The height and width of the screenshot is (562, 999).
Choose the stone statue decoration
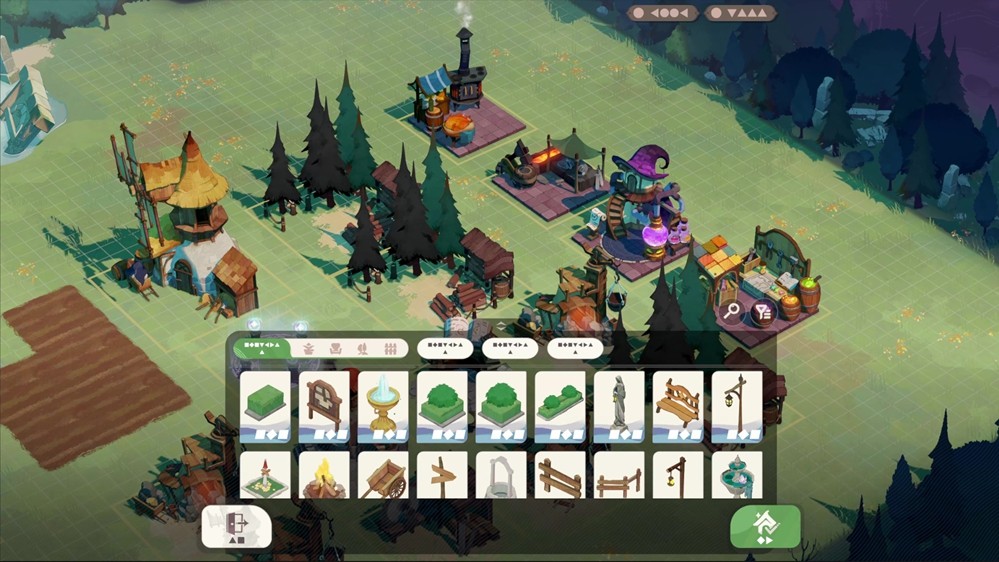coord(619,406)
